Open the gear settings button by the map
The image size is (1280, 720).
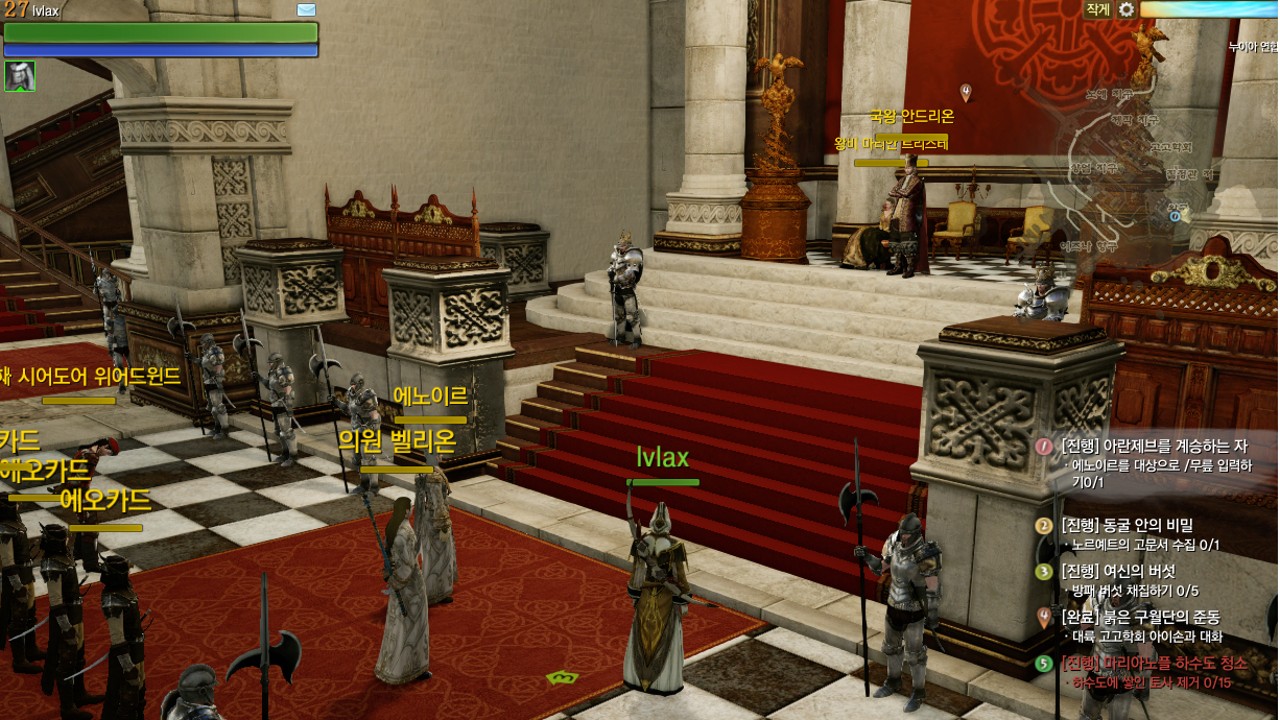click(x=1126, y=9)
